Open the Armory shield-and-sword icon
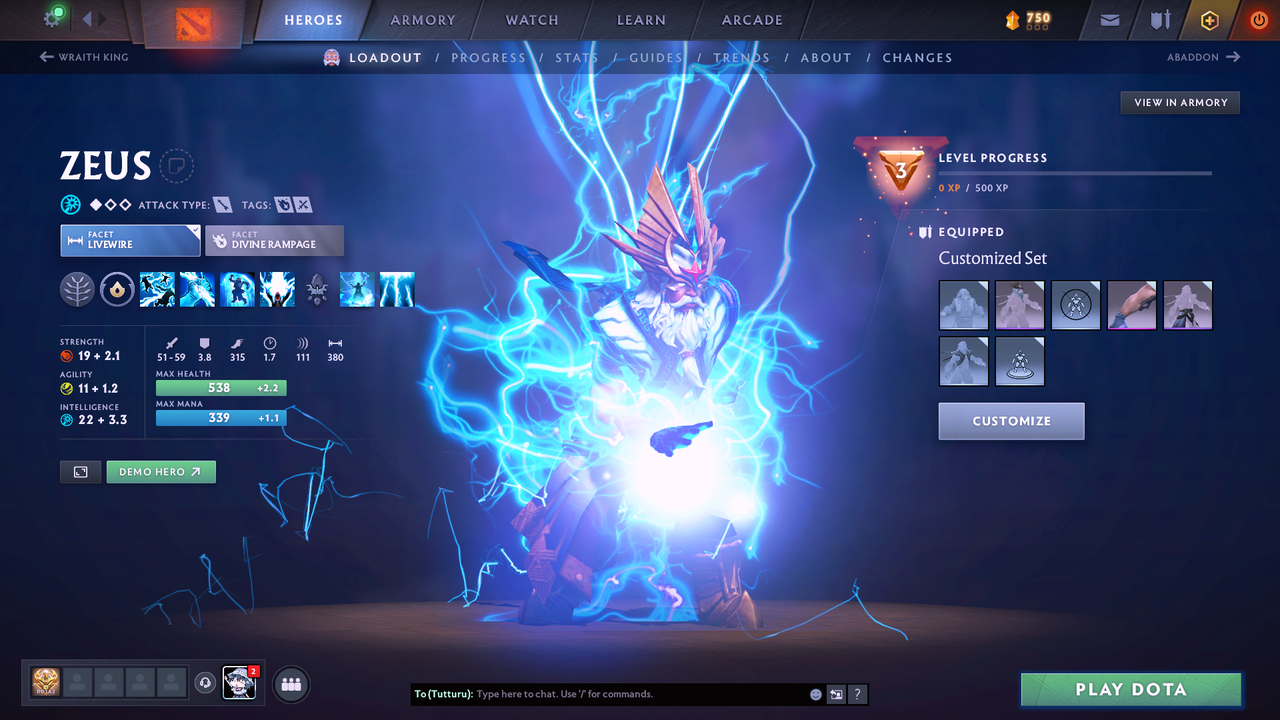Viewport: 1280px width, 720px height. coord(1158,19)
